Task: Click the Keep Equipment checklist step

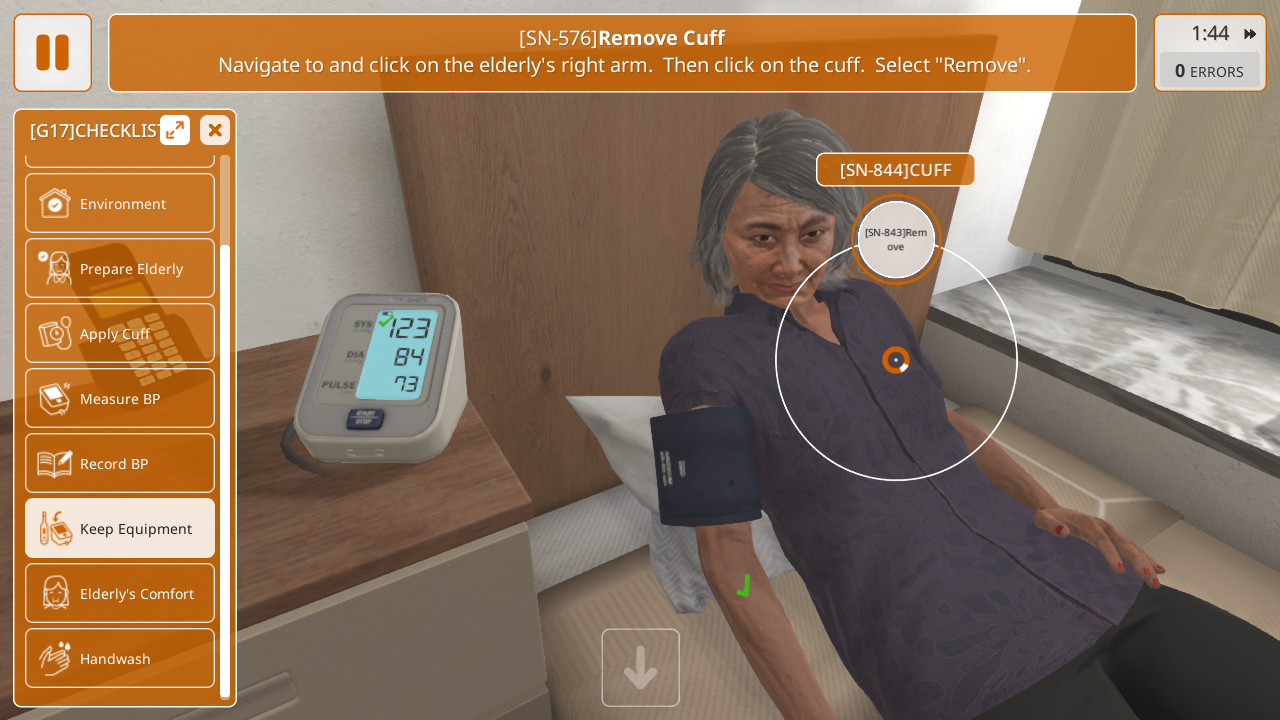Action: coord(120,529)
